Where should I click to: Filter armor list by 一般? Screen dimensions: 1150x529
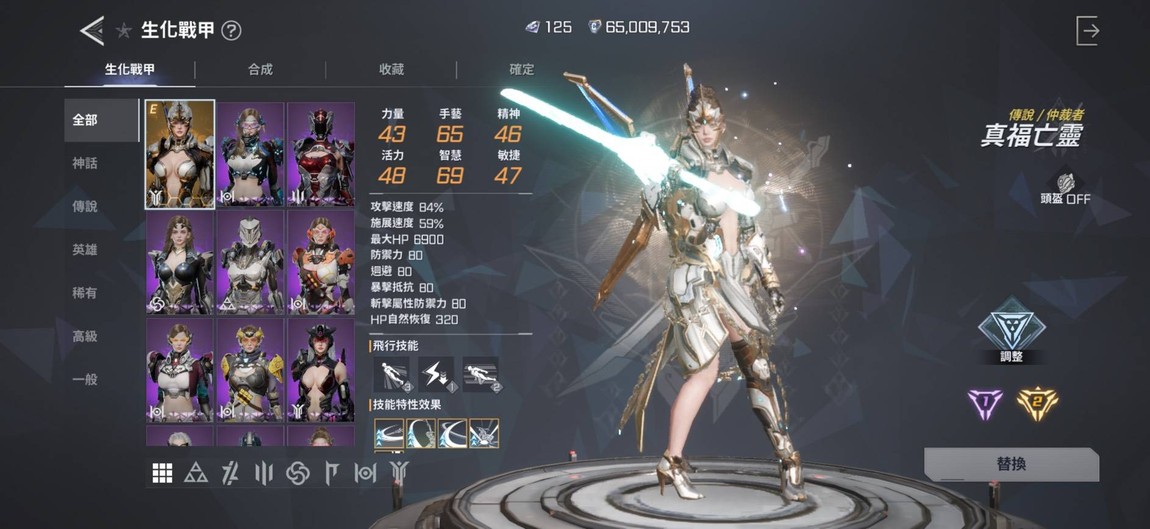pos(85,380)
